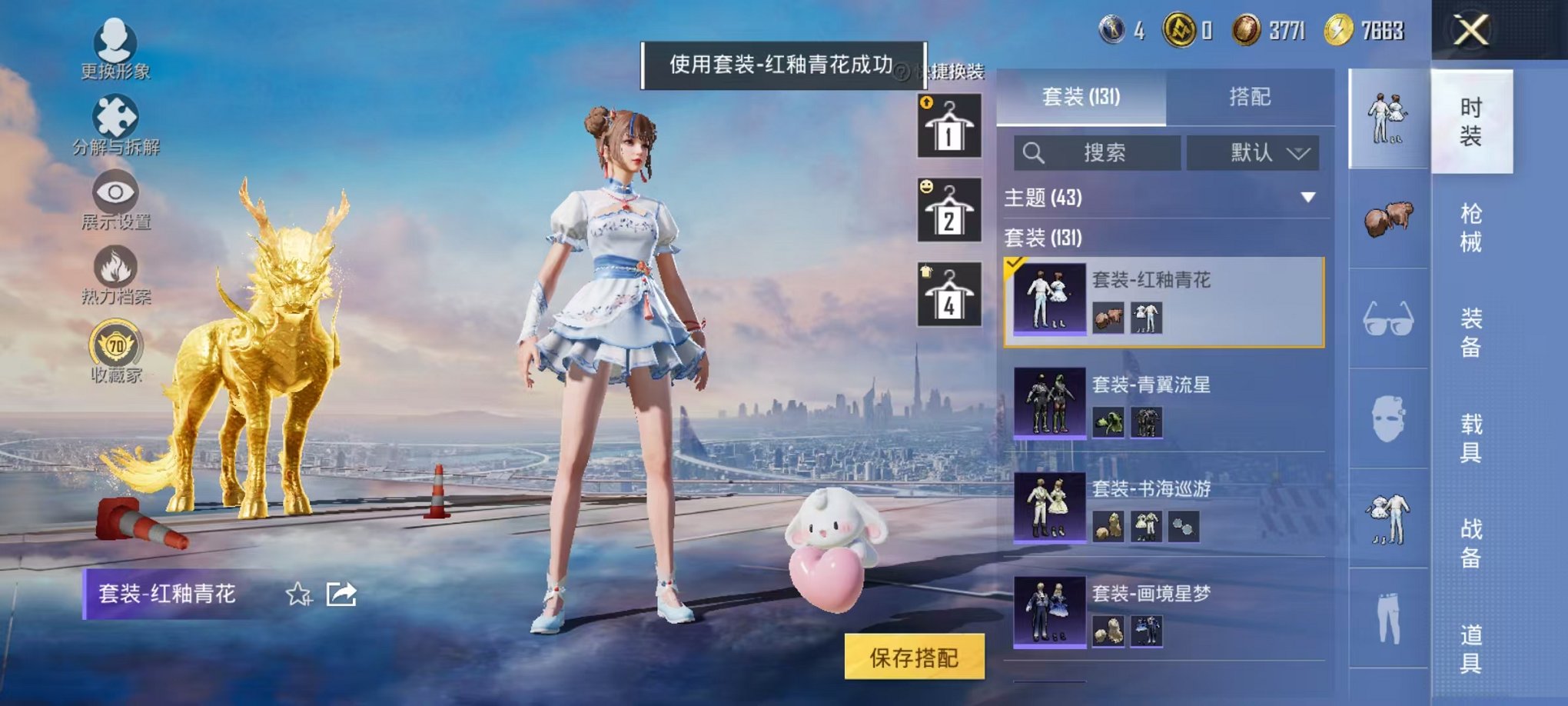Expand the 套装 (131) section
1568x706 pixels.
(x=1076, y=238)
